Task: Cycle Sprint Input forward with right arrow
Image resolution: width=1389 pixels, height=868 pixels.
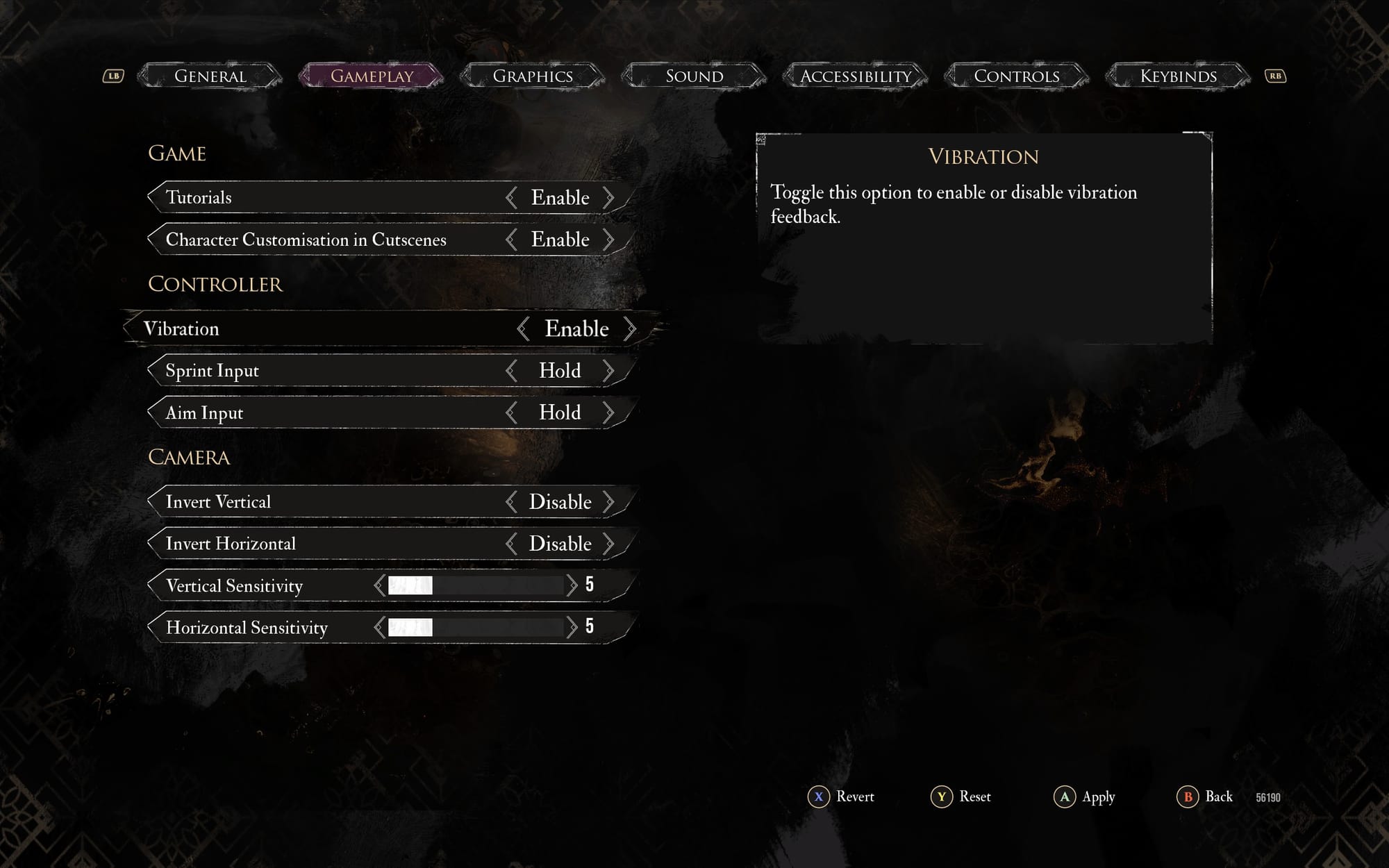Action: point(610,371)
